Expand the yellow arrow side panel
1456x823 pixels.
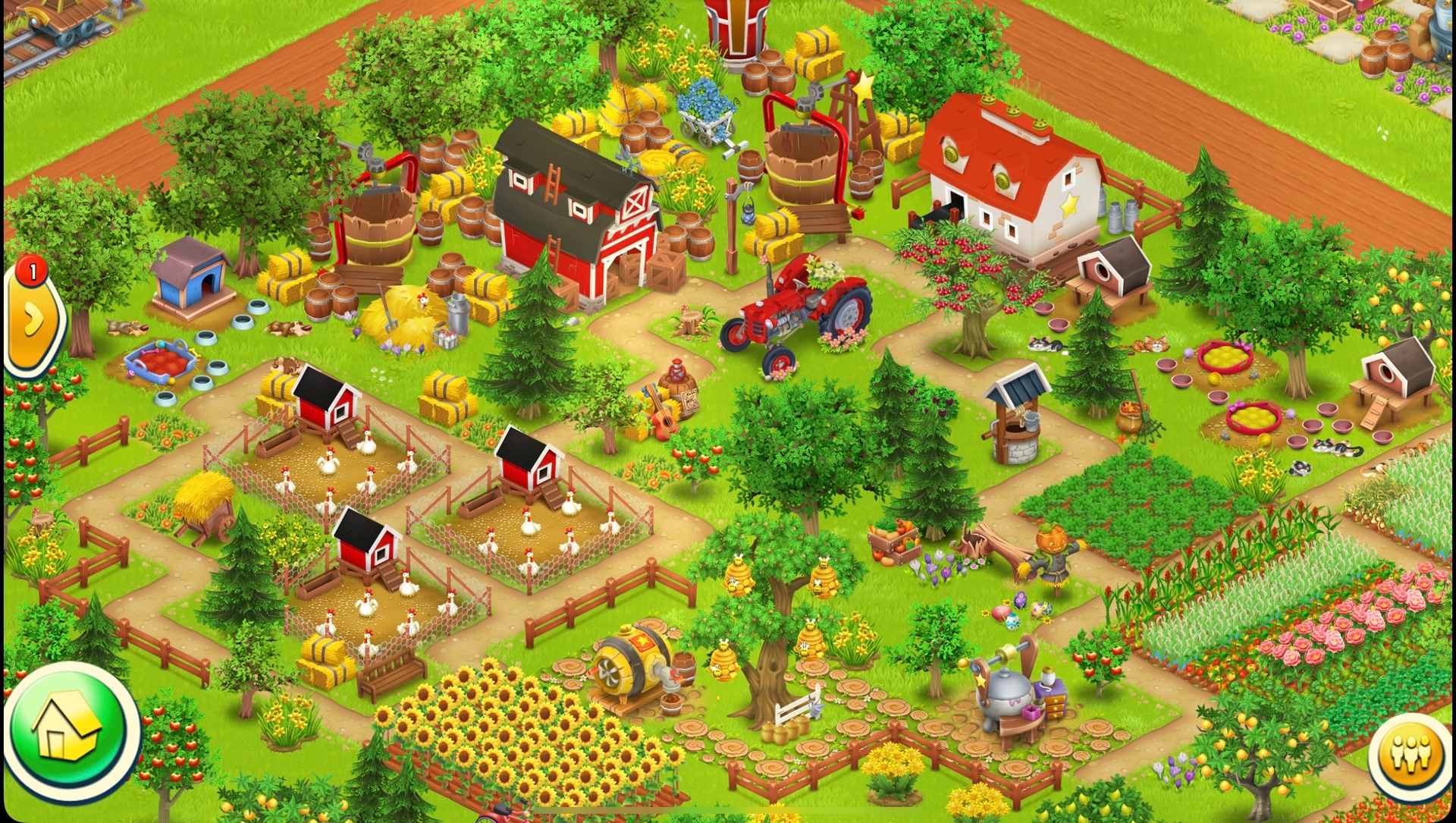pos(33,321)
